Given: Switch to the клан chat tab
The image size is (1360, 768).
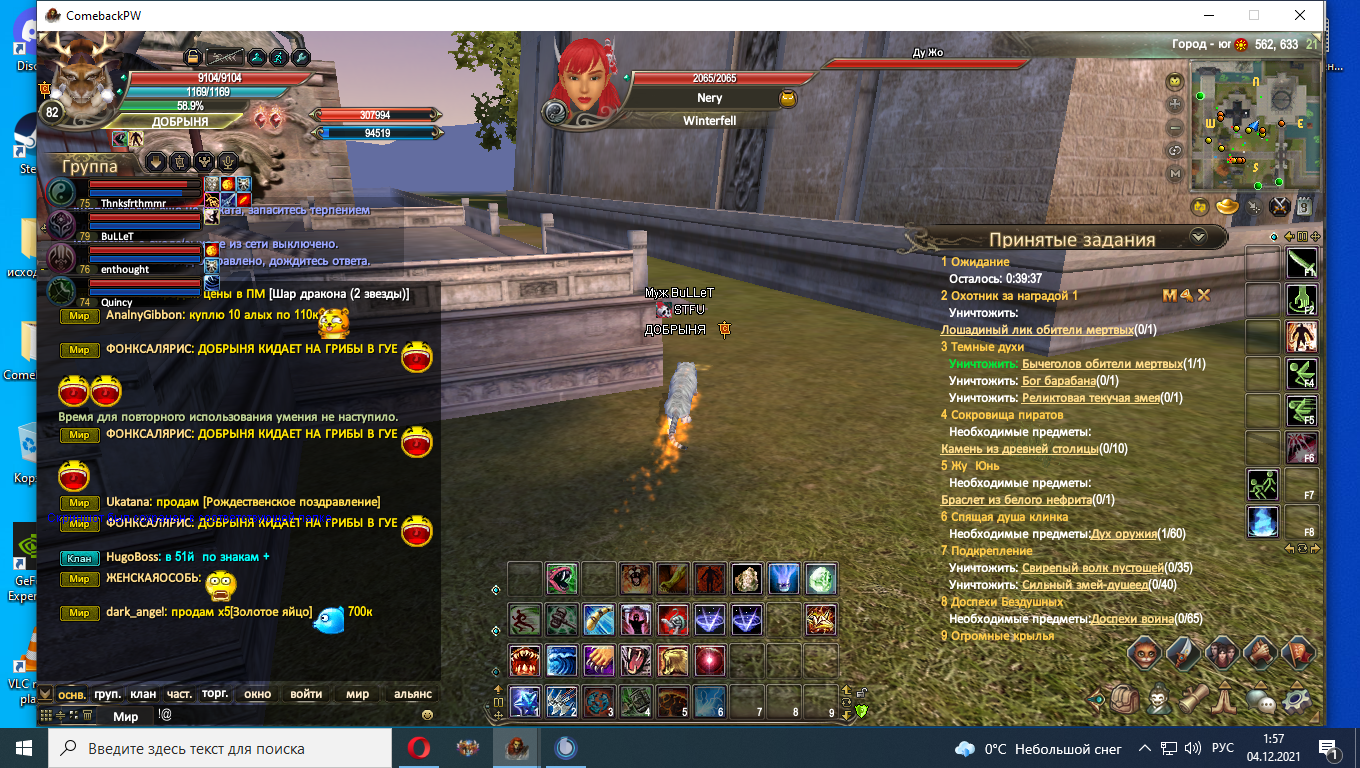Looking at the screenshot, I should 143,694.
